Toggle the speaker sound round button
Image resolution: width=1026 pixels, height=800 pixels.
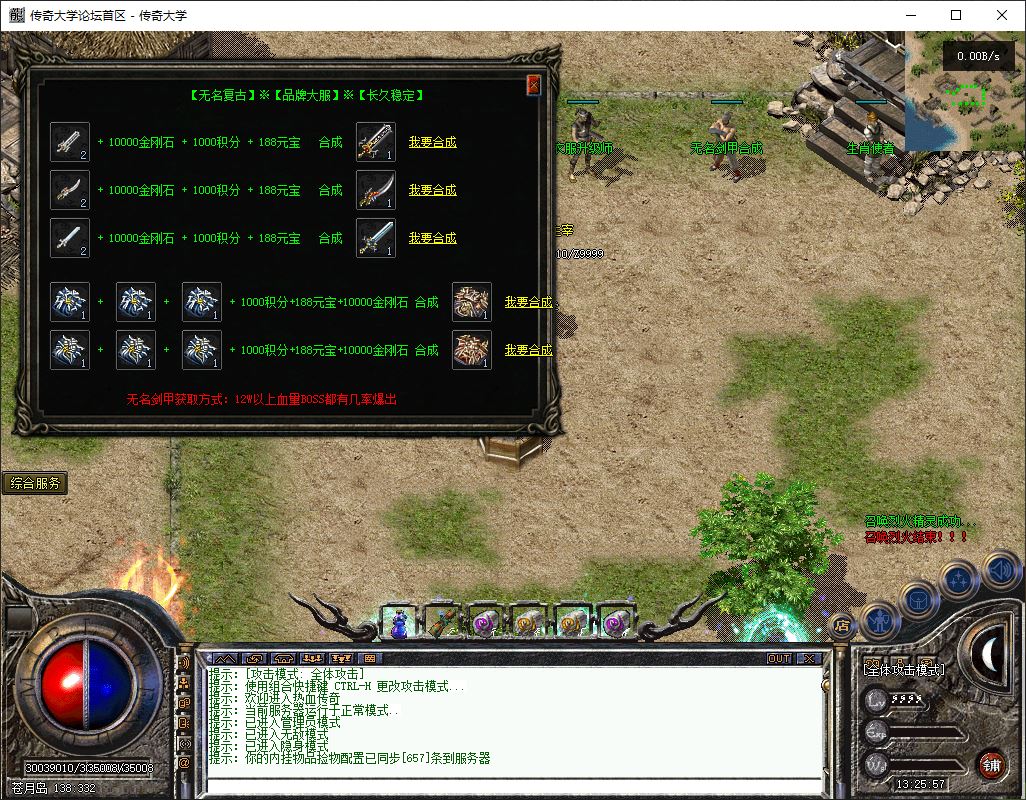(1001, 570)
